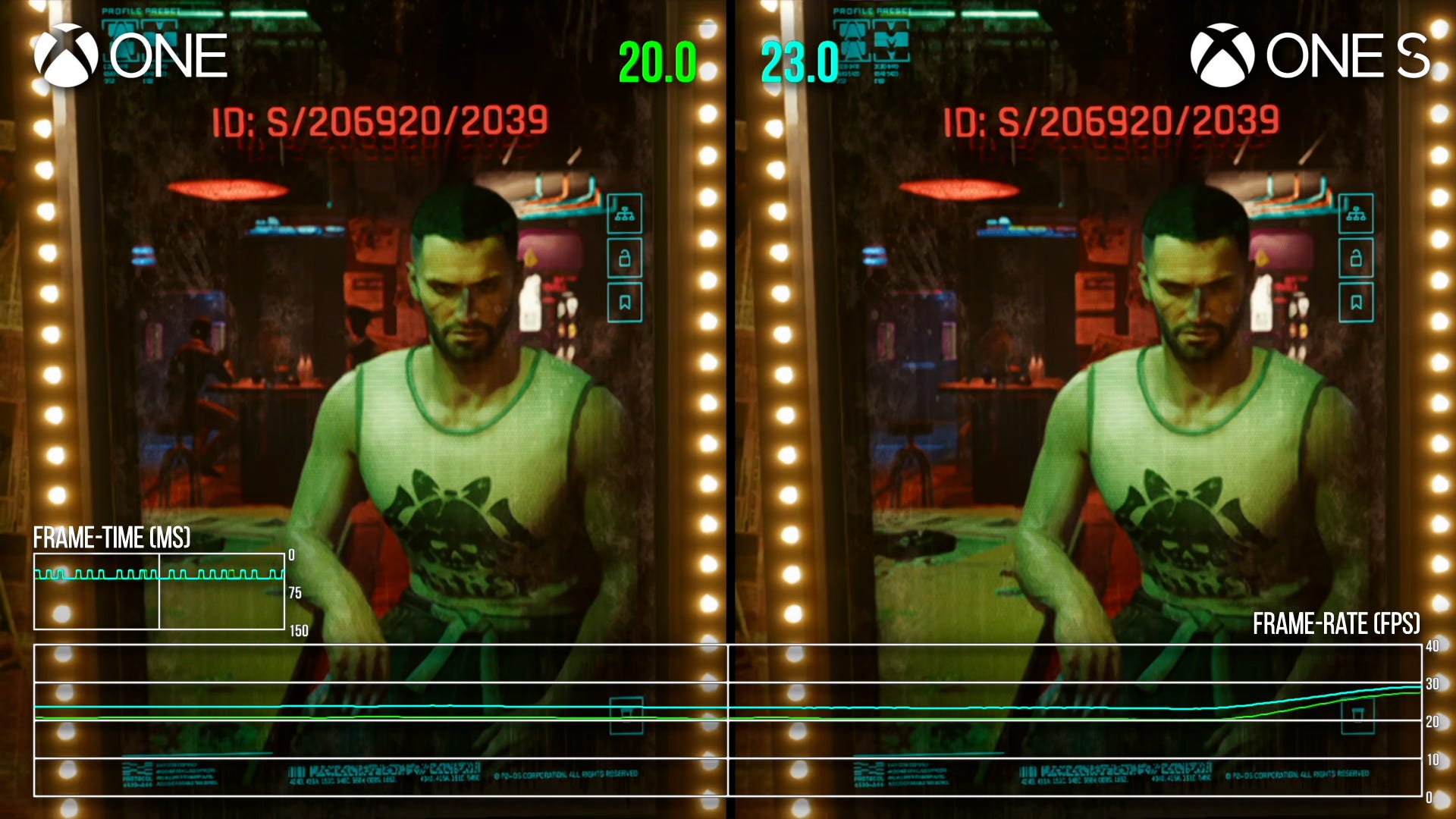
Task: Select the network hierarchy icon on left panel
Action: click(624, 215)
